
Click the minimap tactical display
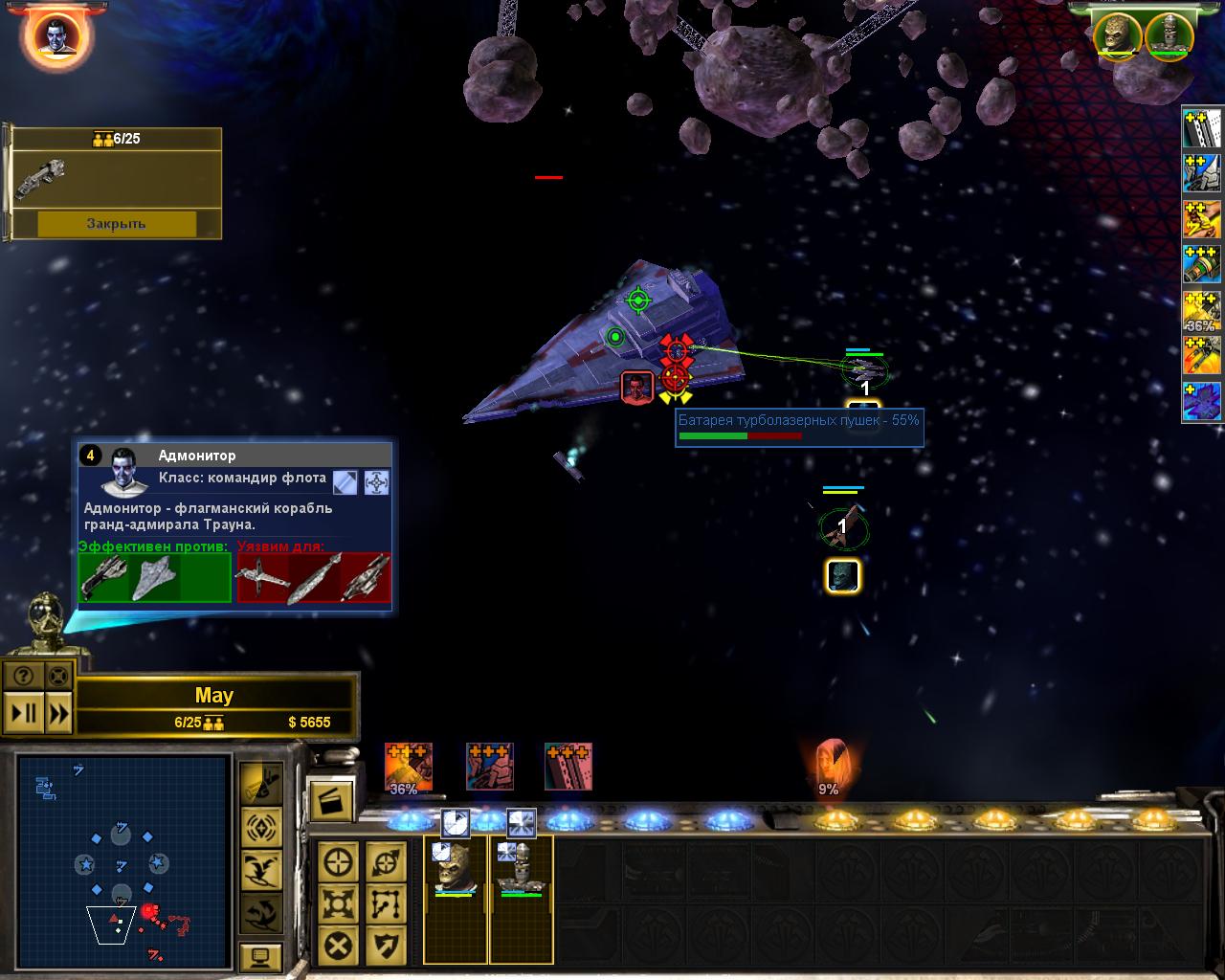click(x=122, y=859)
